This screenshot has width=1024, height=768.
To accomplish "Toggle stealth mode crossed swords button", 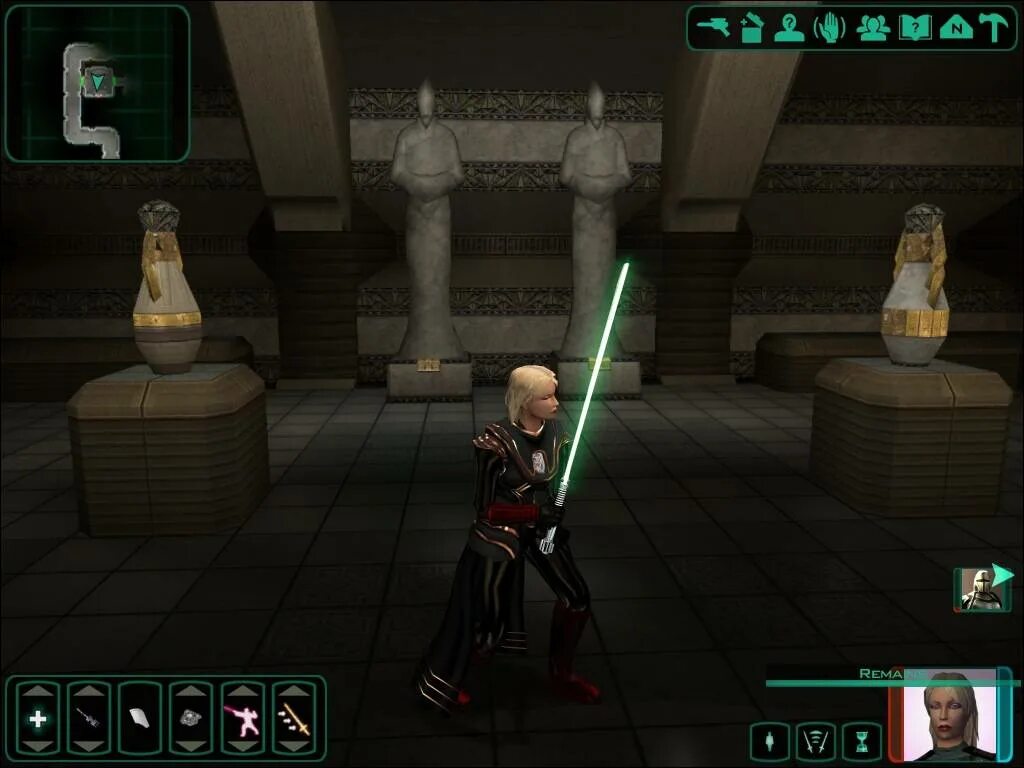I will tap(815, 742).
